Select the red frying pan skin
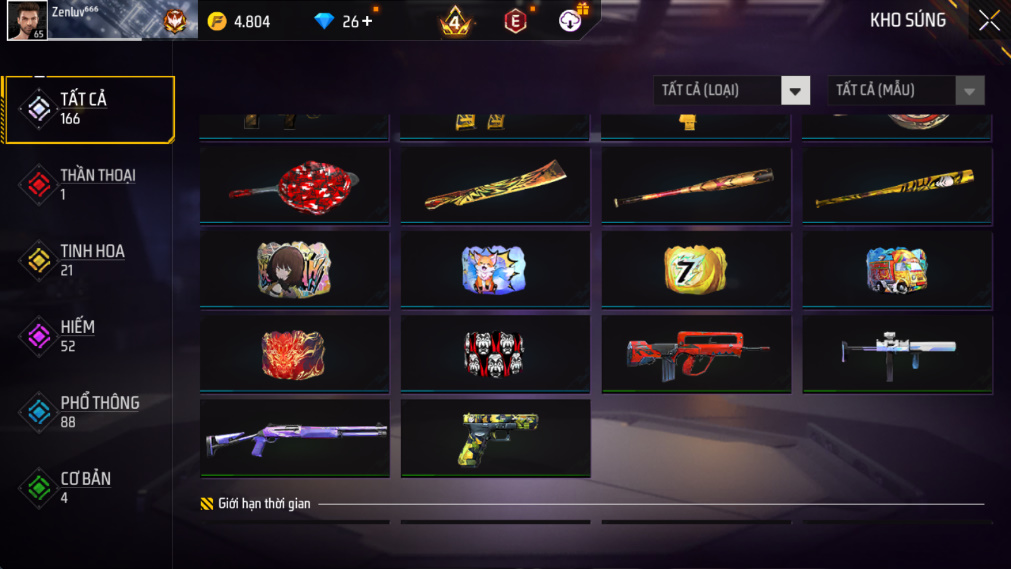1011x569 pixels. click(294, 185)
